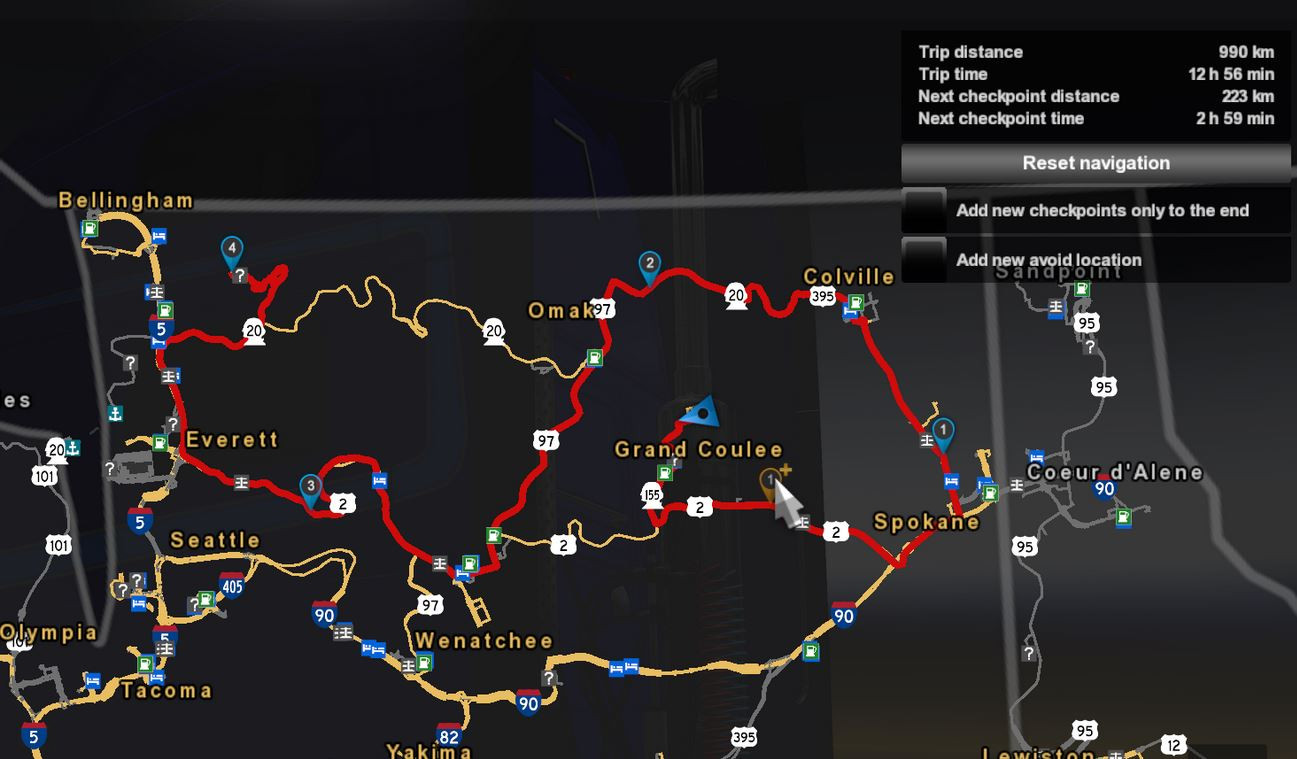Click the green fuel icon at Everett
The image size is (1297, 759).
tap(160, 442)
